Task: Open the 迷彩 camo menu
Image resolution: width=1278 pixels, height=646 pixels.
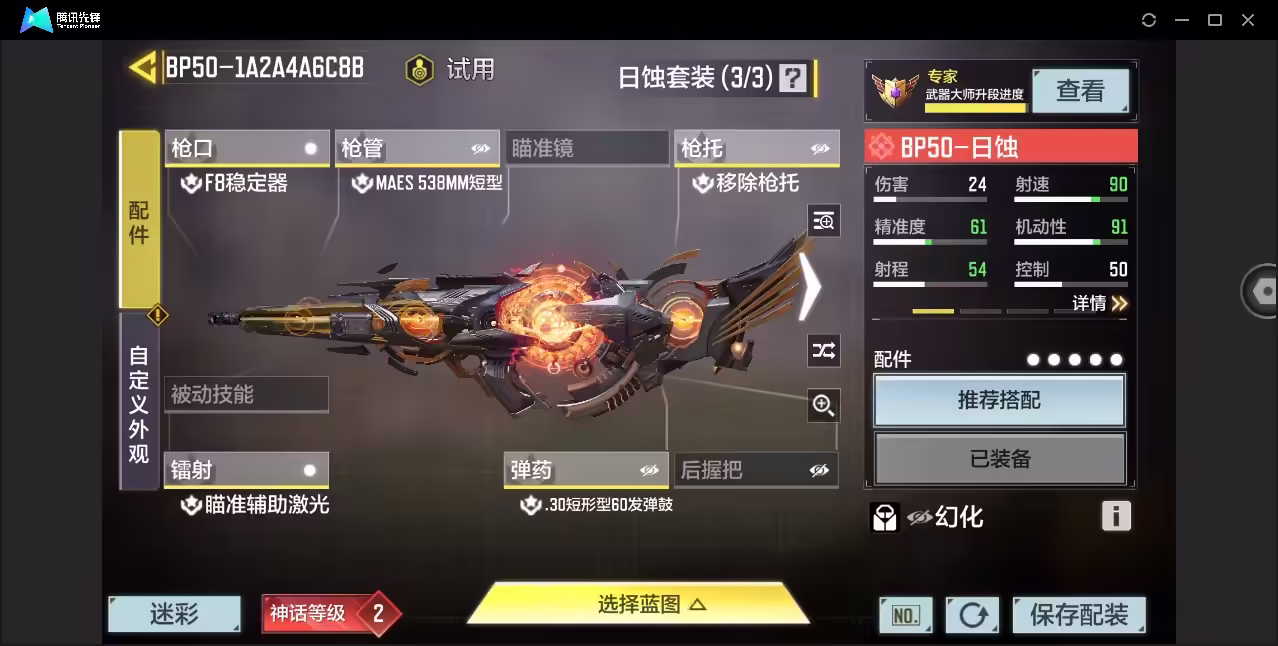Action: point(174,614)
